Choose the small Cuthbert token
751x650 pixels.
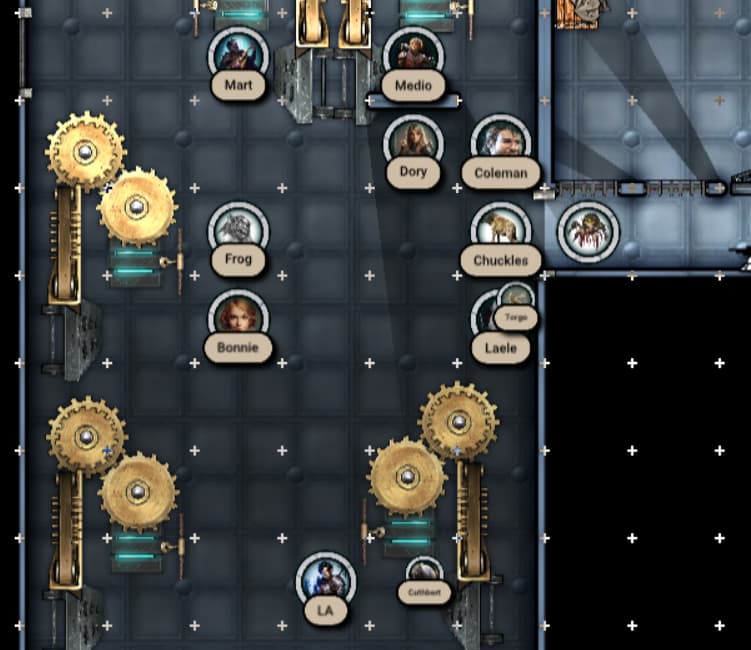coord(424,575)
